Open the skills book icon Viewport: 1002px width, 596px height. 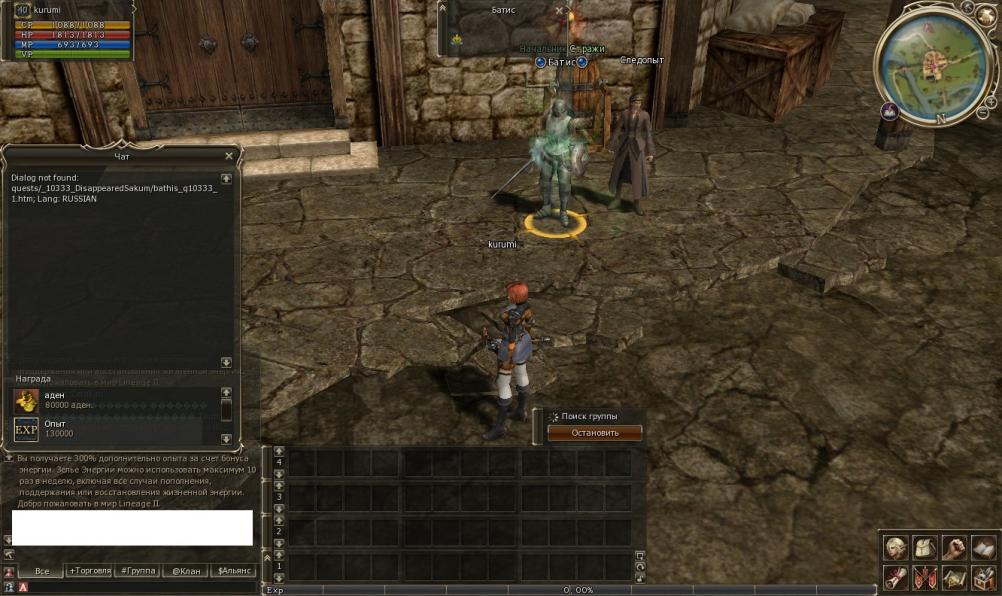click(x=983, y=547)
